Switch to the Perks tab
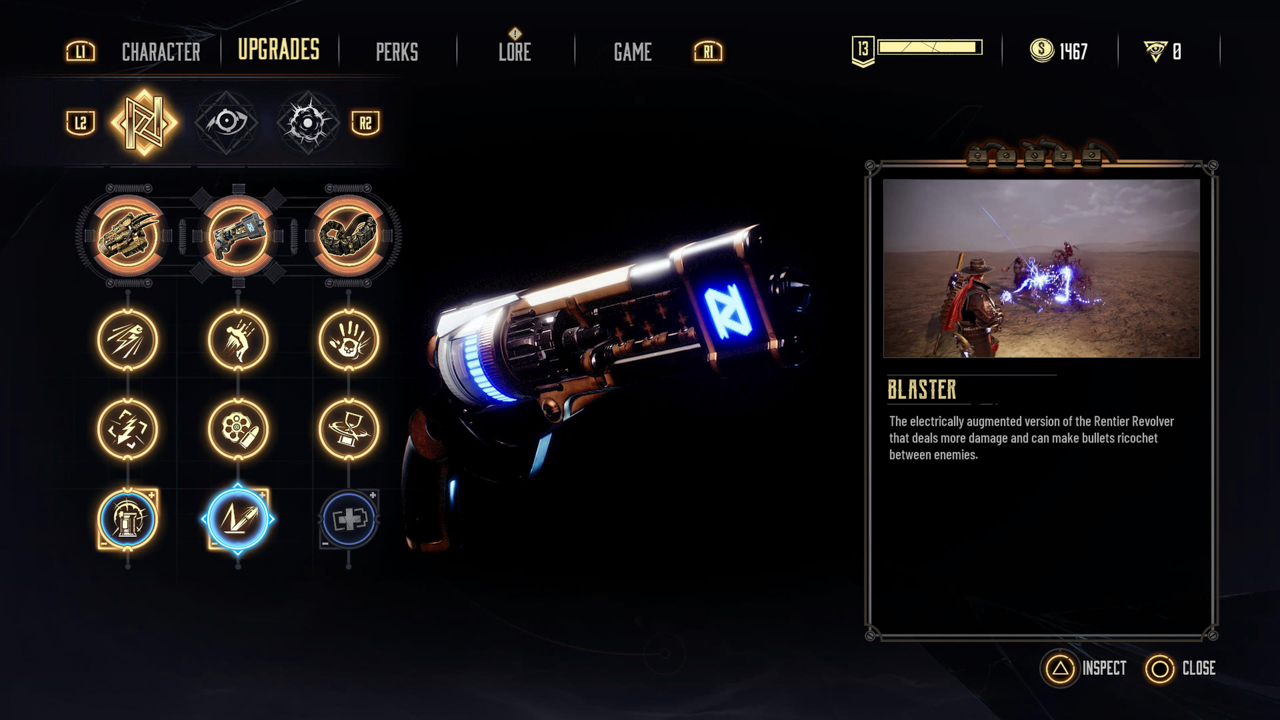 point(397,51)
